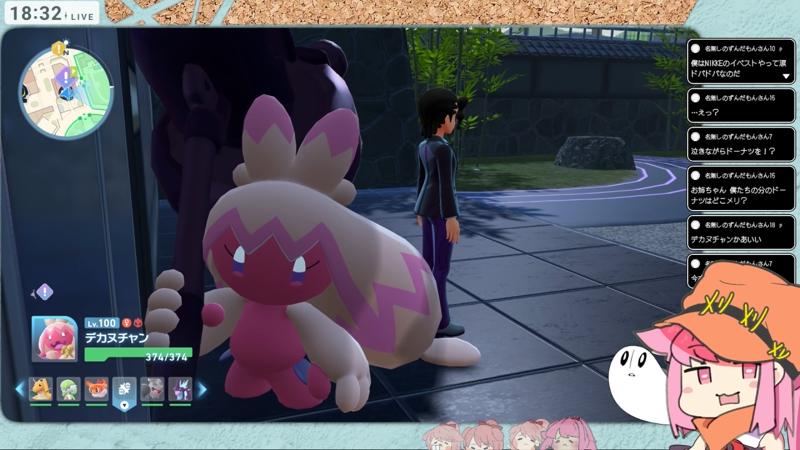Viewport: 800px width, 450px height.
Task: Click the right arrow beside party bar
Action: point(201,389)
